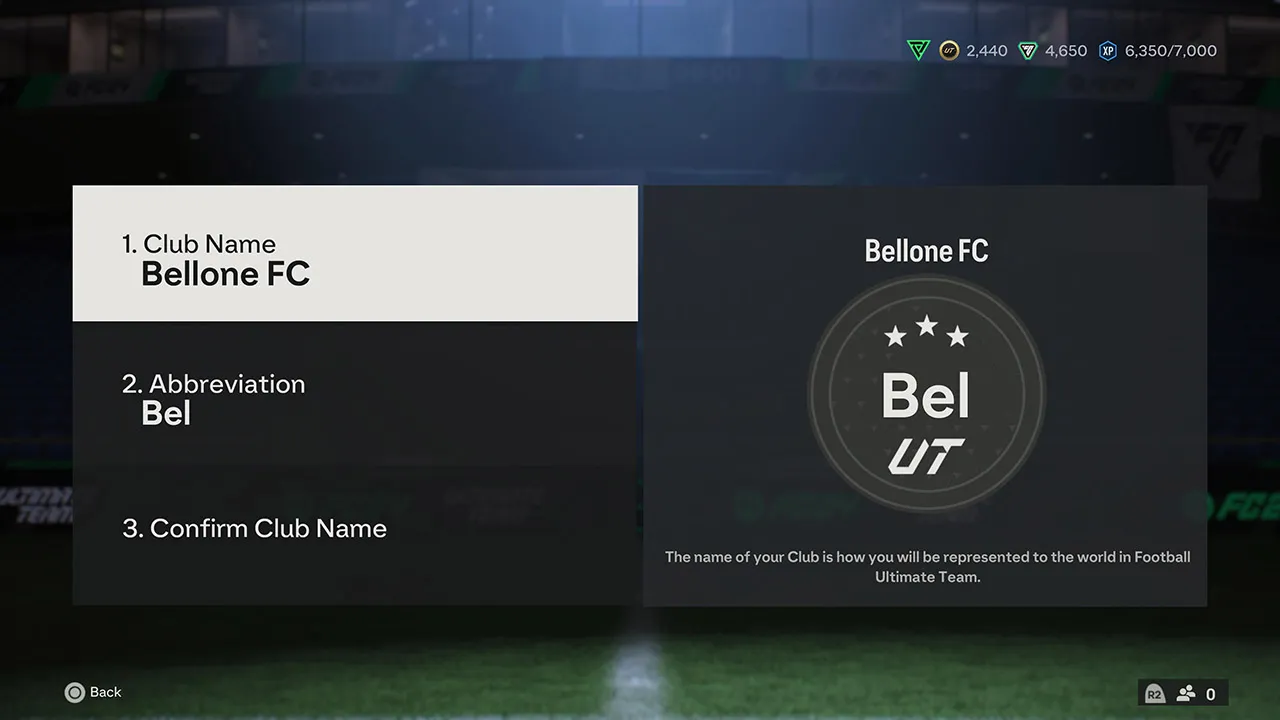This screenshot has height=720, width=1280.
Task: Click the Bellone FC title above the crest
Action: pos(925,251)
